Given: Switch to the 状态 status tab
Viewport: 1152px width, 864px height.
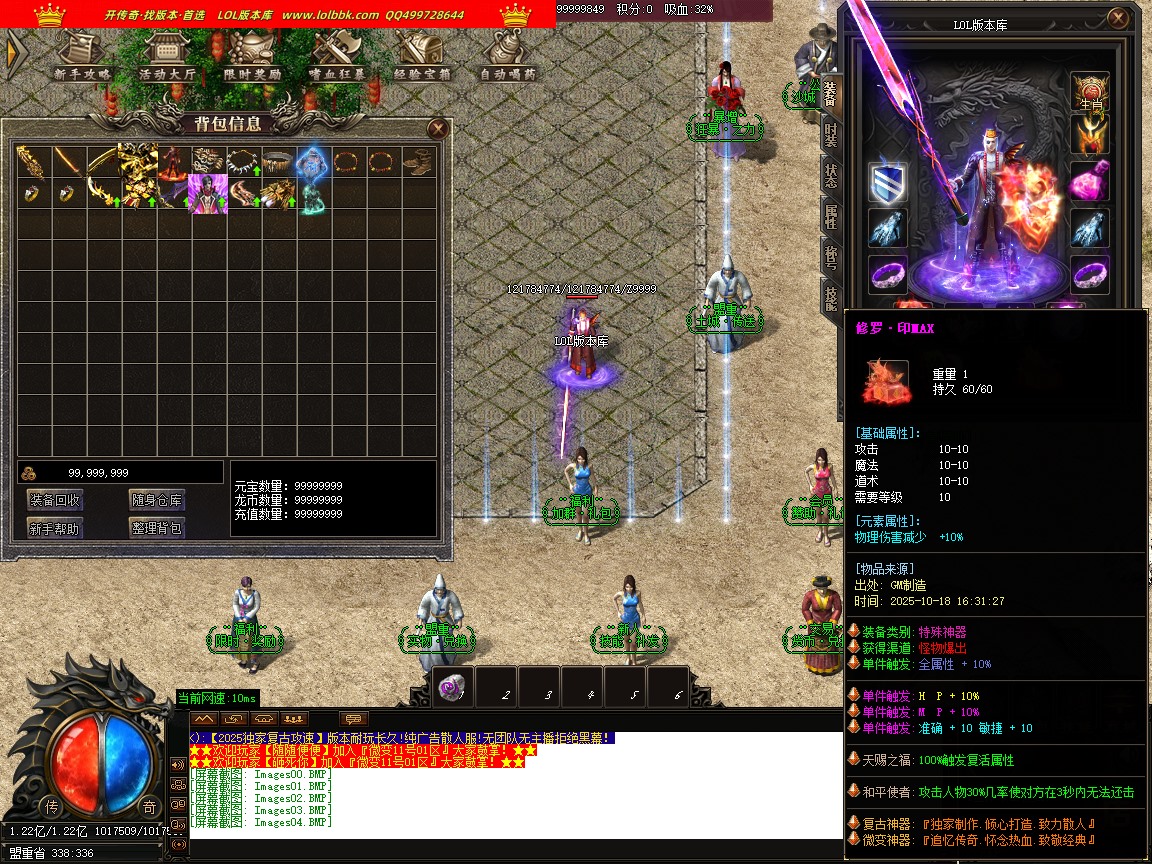Looking at the screenshot, I should (x=830, y=176).
